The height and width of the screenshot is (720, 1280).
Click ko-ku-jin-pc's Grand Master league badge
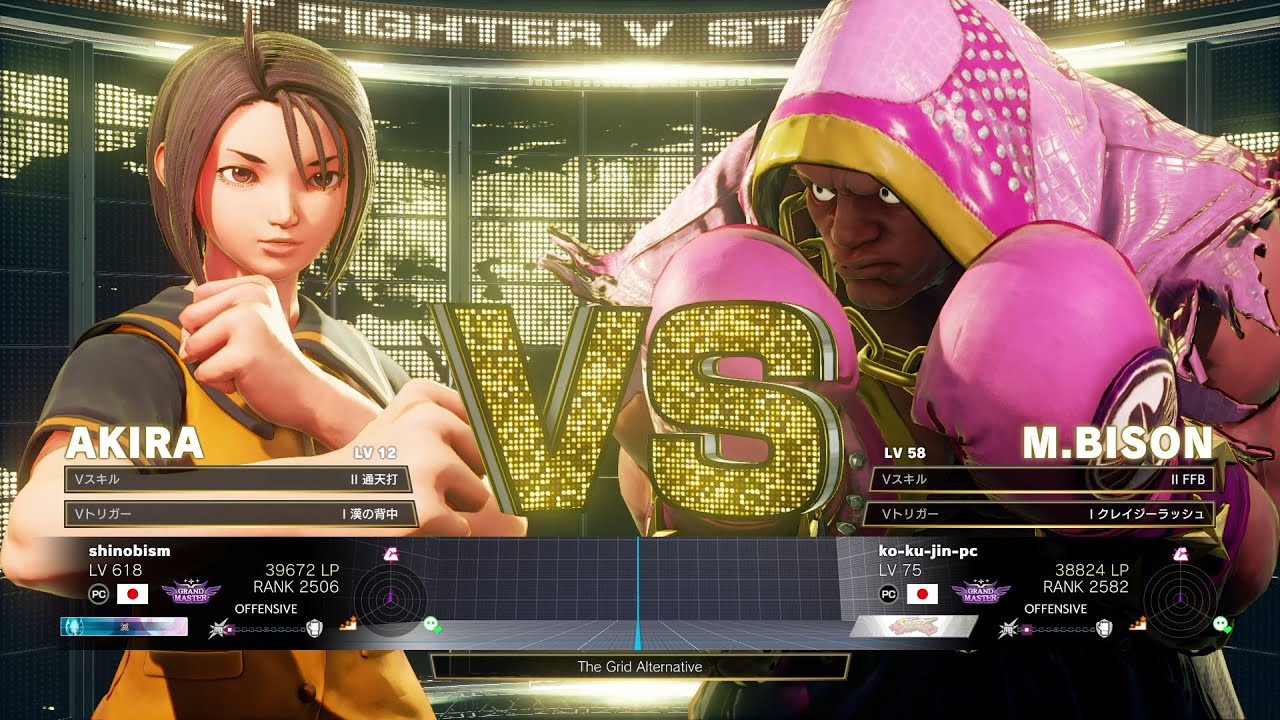pyautogui.click(x=980, y=593)
